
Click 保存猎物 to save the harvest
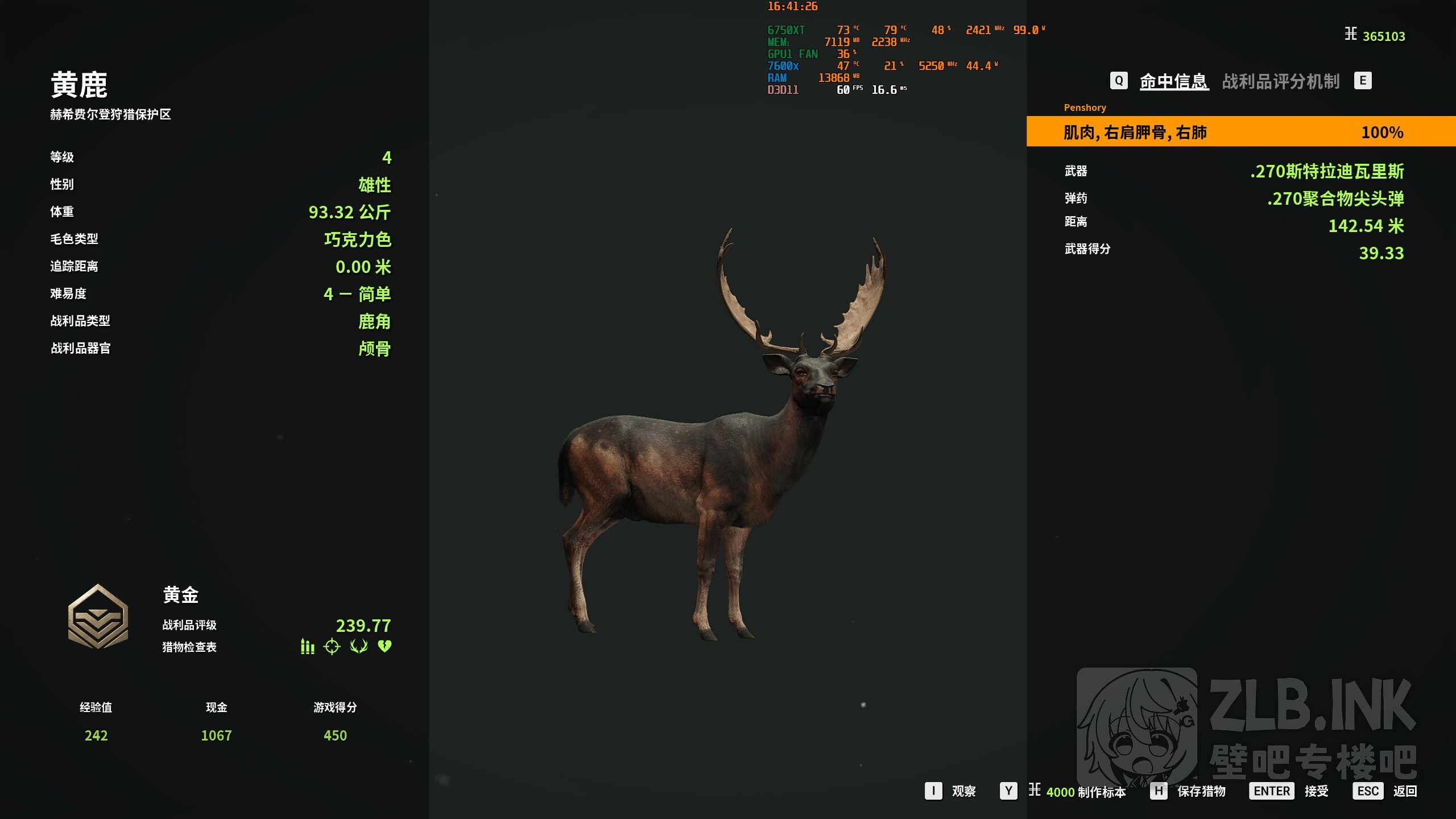pos(1201,791)
